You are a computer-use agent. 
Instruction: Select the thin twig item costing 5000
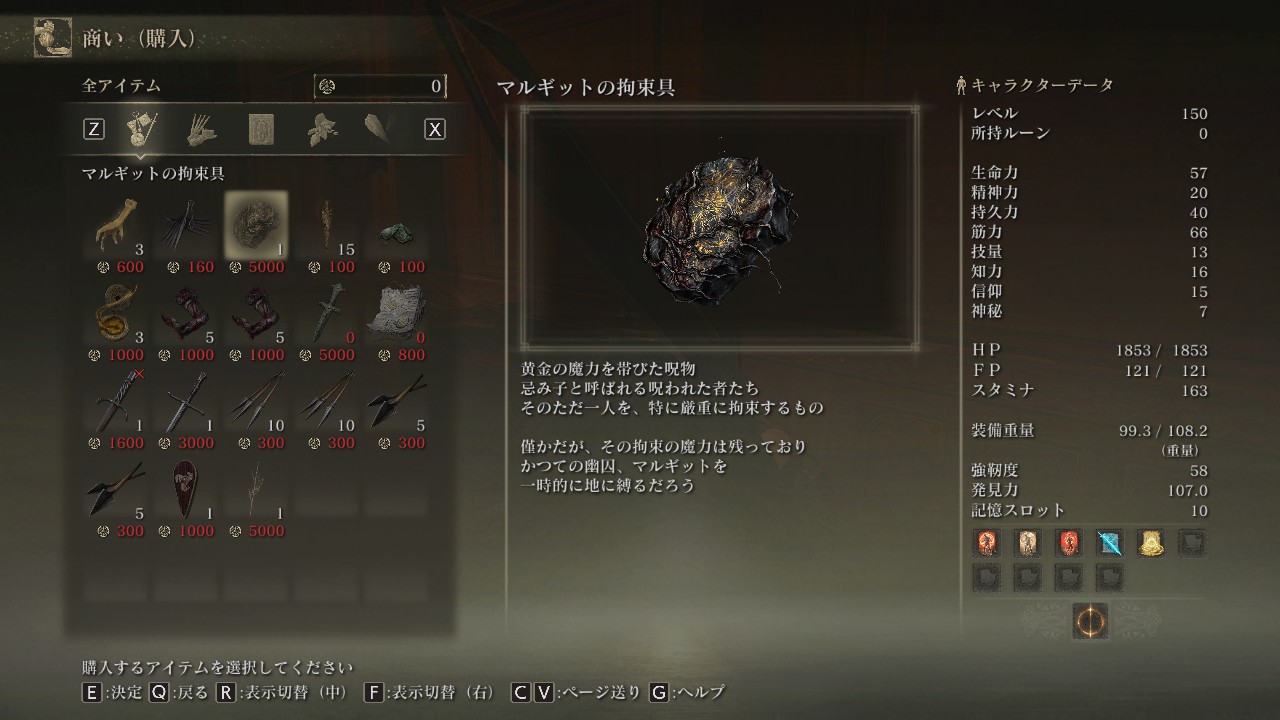pyautogui.click(x=256, y=487)
